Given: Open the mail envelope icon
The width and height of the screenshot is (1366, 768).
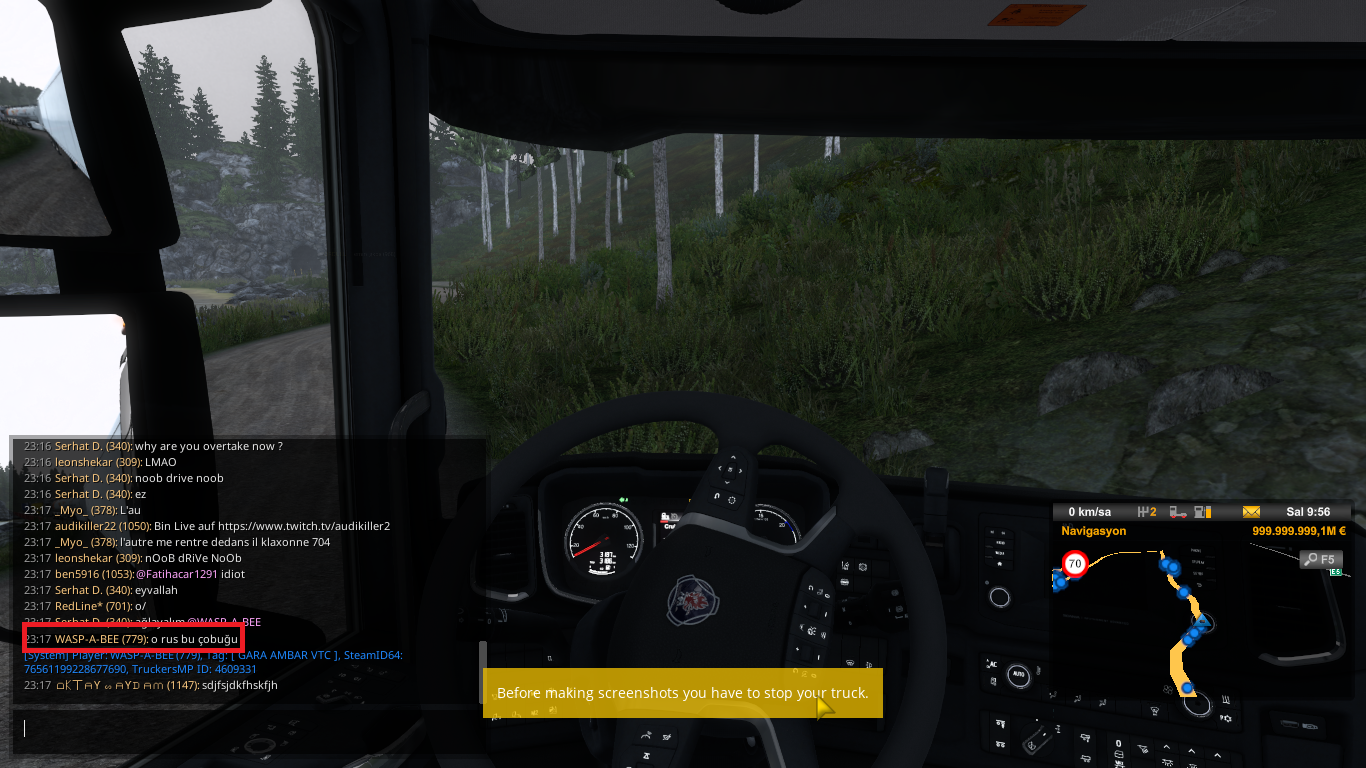Looking at the screenshot, I should [1251, 512].
